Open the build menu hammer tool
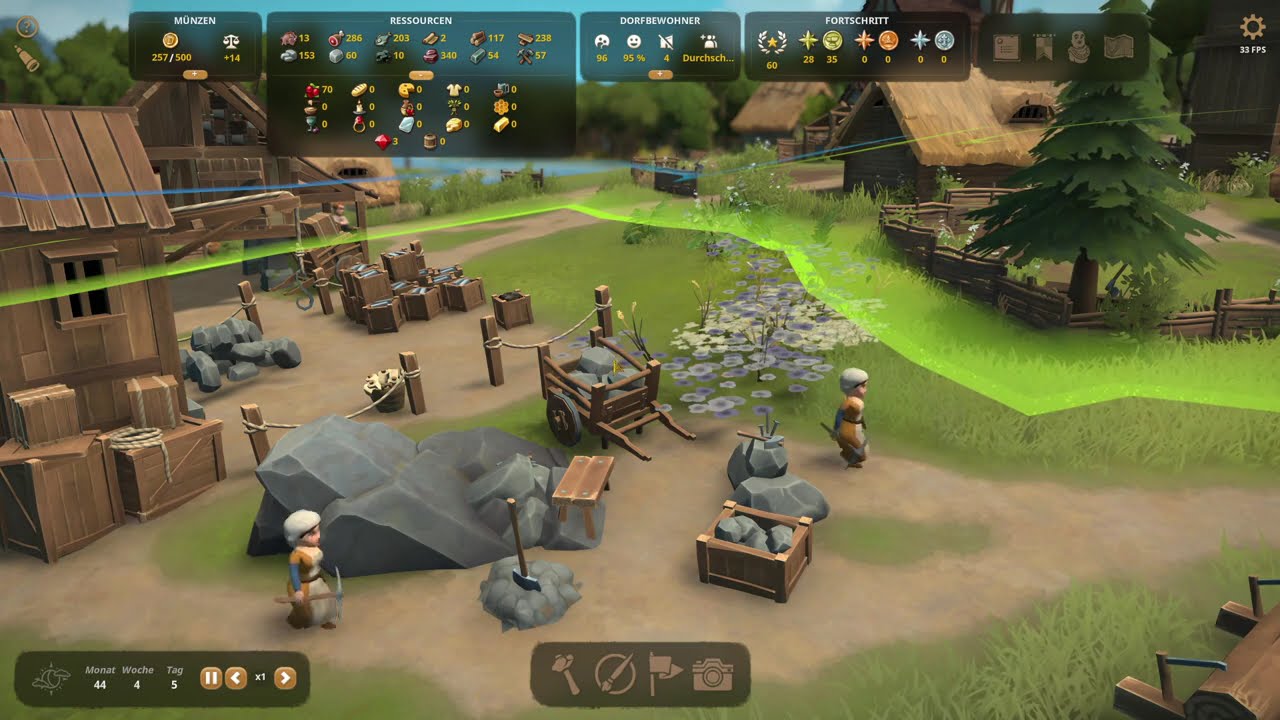The height and width of the screenshot is (720, 1280). (567, 675)
